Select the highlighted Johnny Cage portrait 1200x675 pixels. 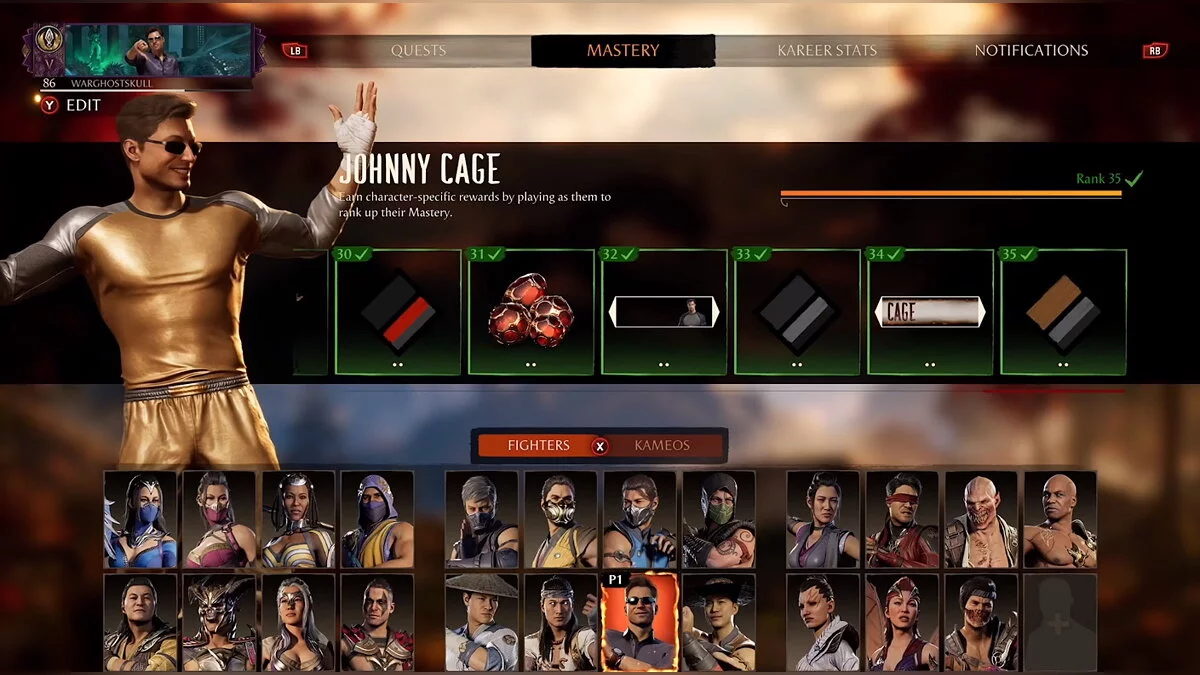pos(640,622)
